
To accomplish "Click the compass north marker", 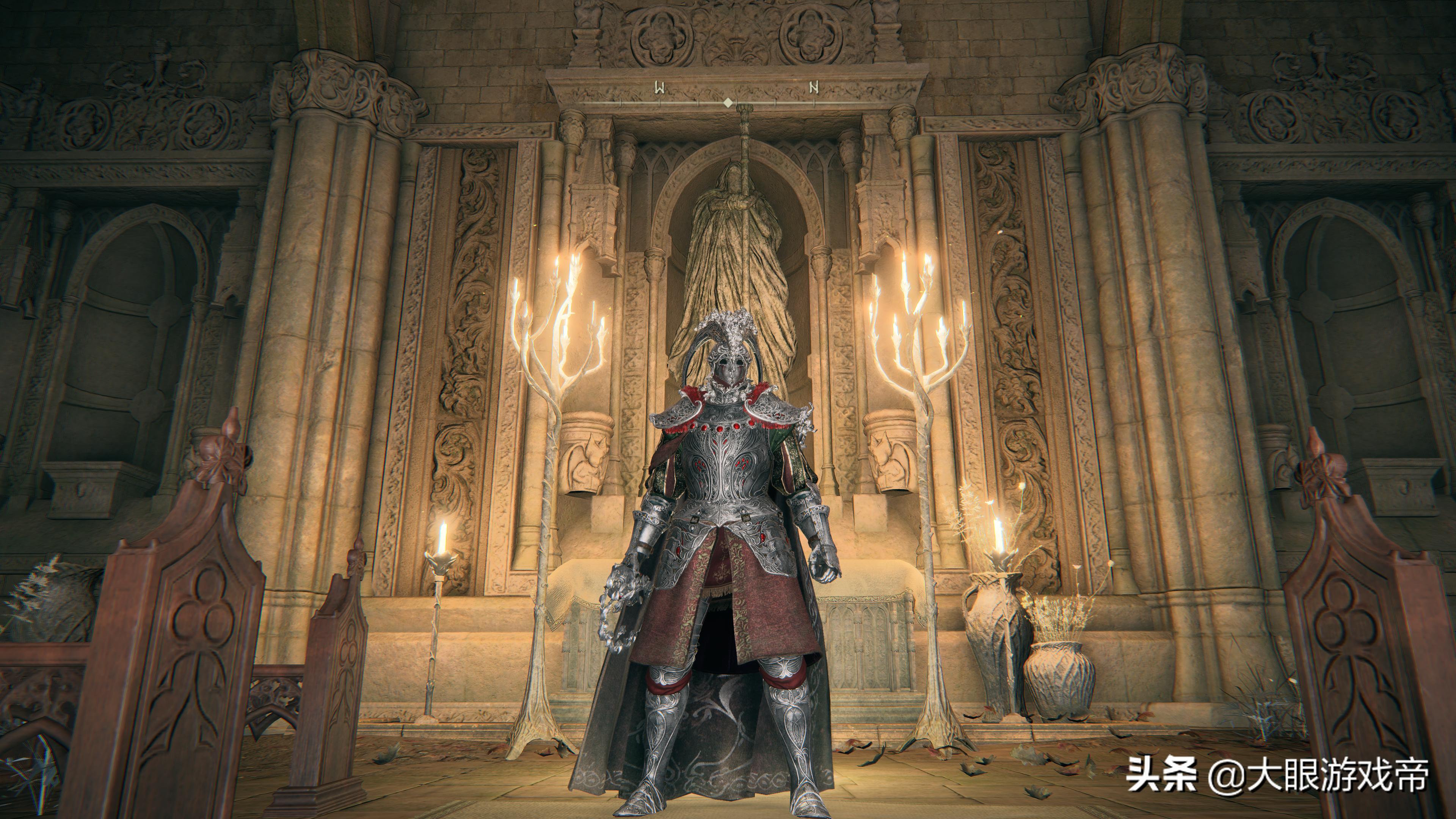I will point(814,88).
